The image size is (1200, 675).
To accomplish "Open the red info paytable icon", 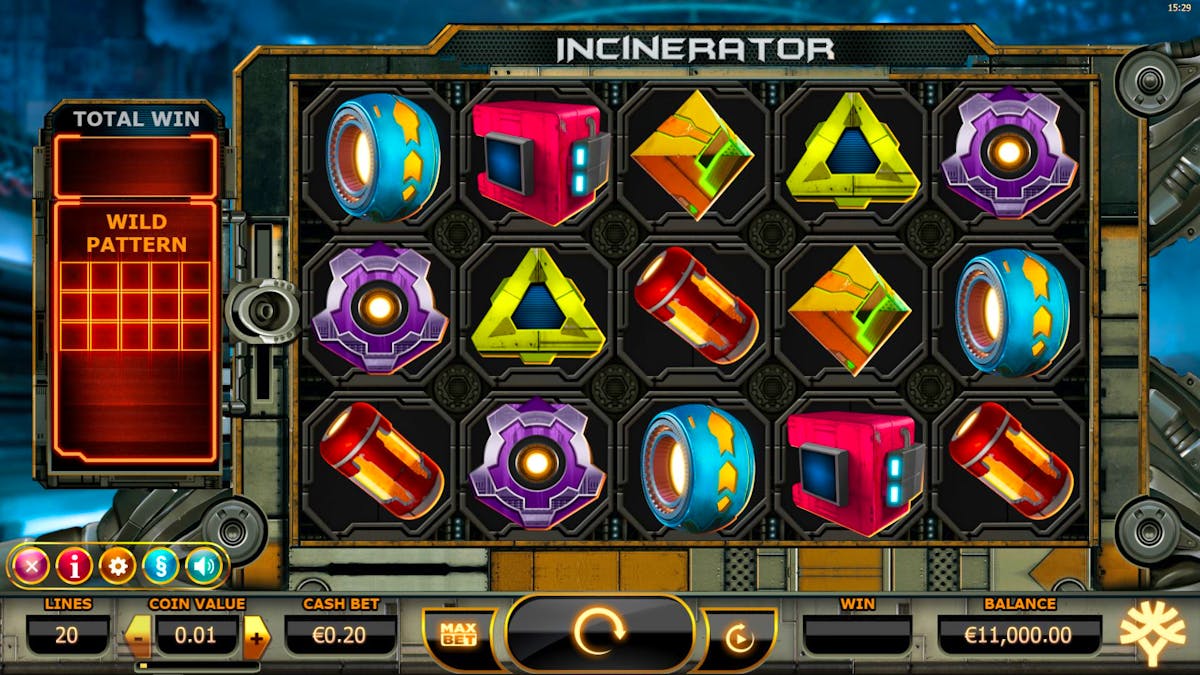I will coord(74,566).
